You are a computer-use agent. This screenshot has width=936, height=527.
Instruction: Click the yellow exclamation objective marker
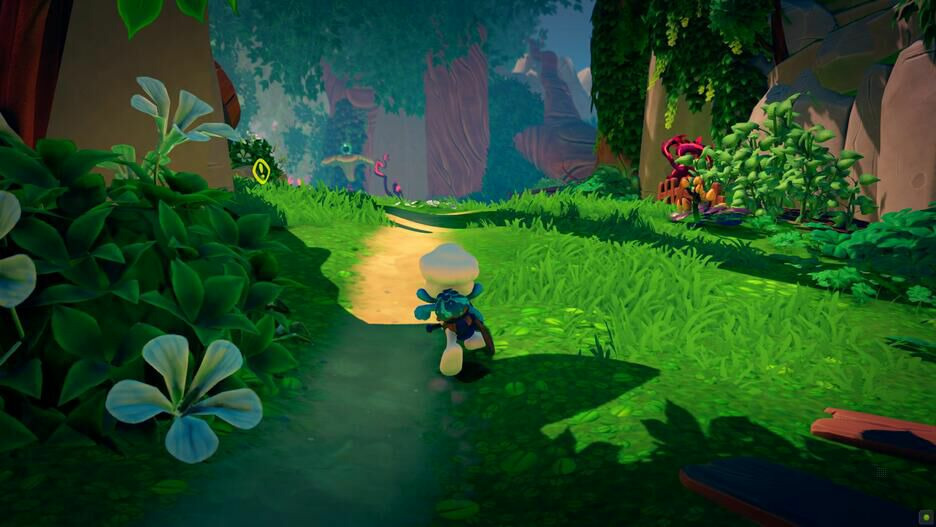(x=261, y=170)
